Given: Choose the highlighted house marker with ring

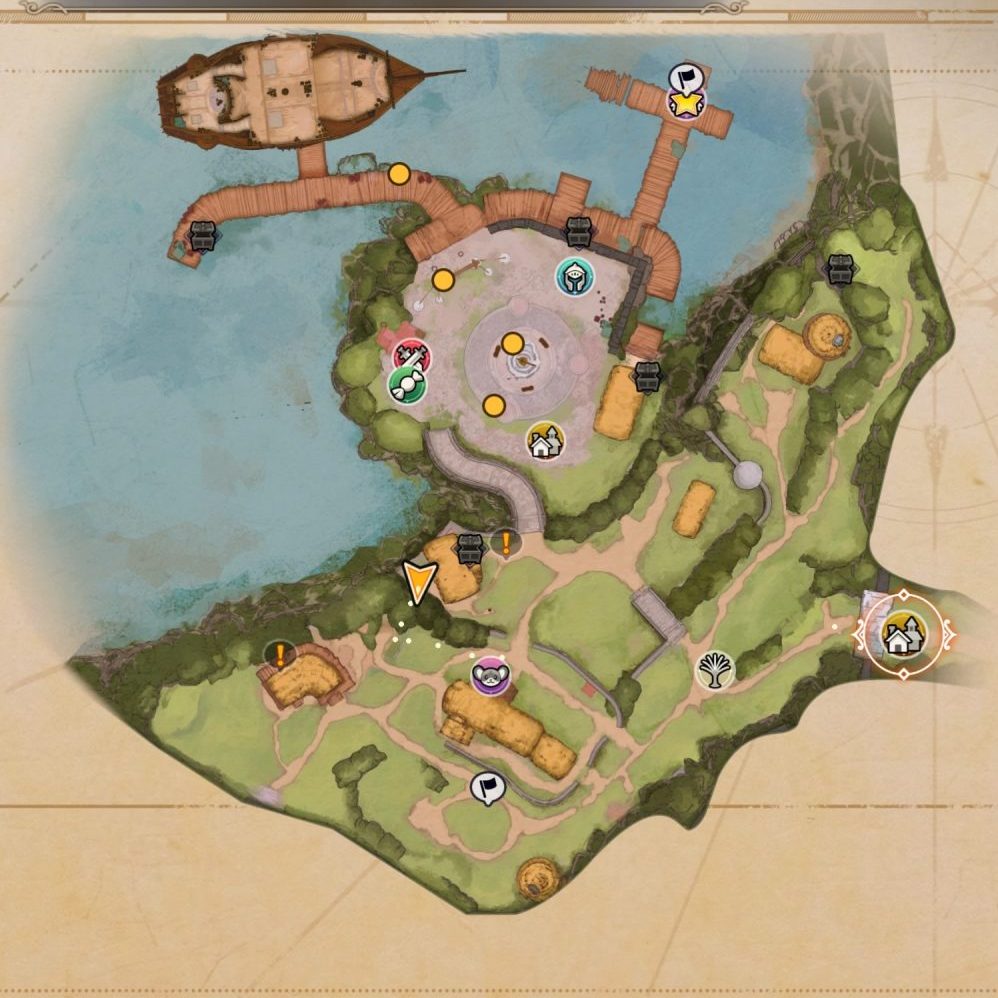Looking at the screenshot, I should coord(903,634).
